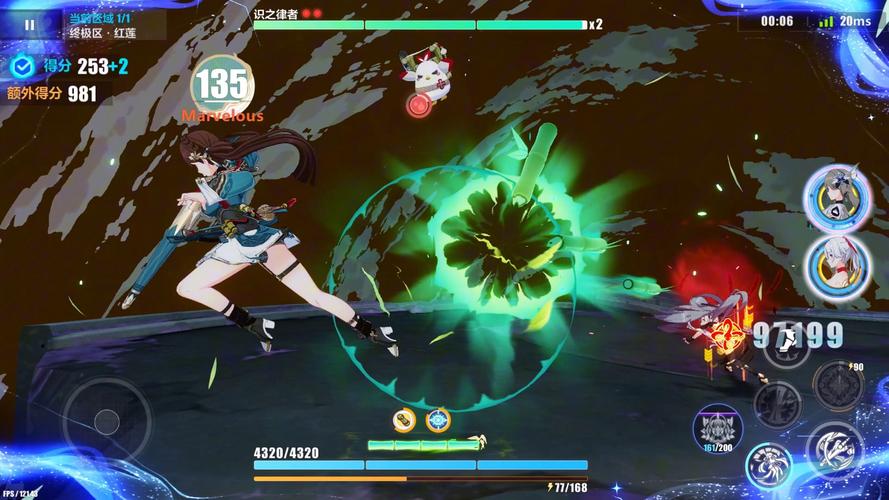This screenshot has height=500, width=889.
Task: Tap the virtual movement joystick
Action: [107, 421]
